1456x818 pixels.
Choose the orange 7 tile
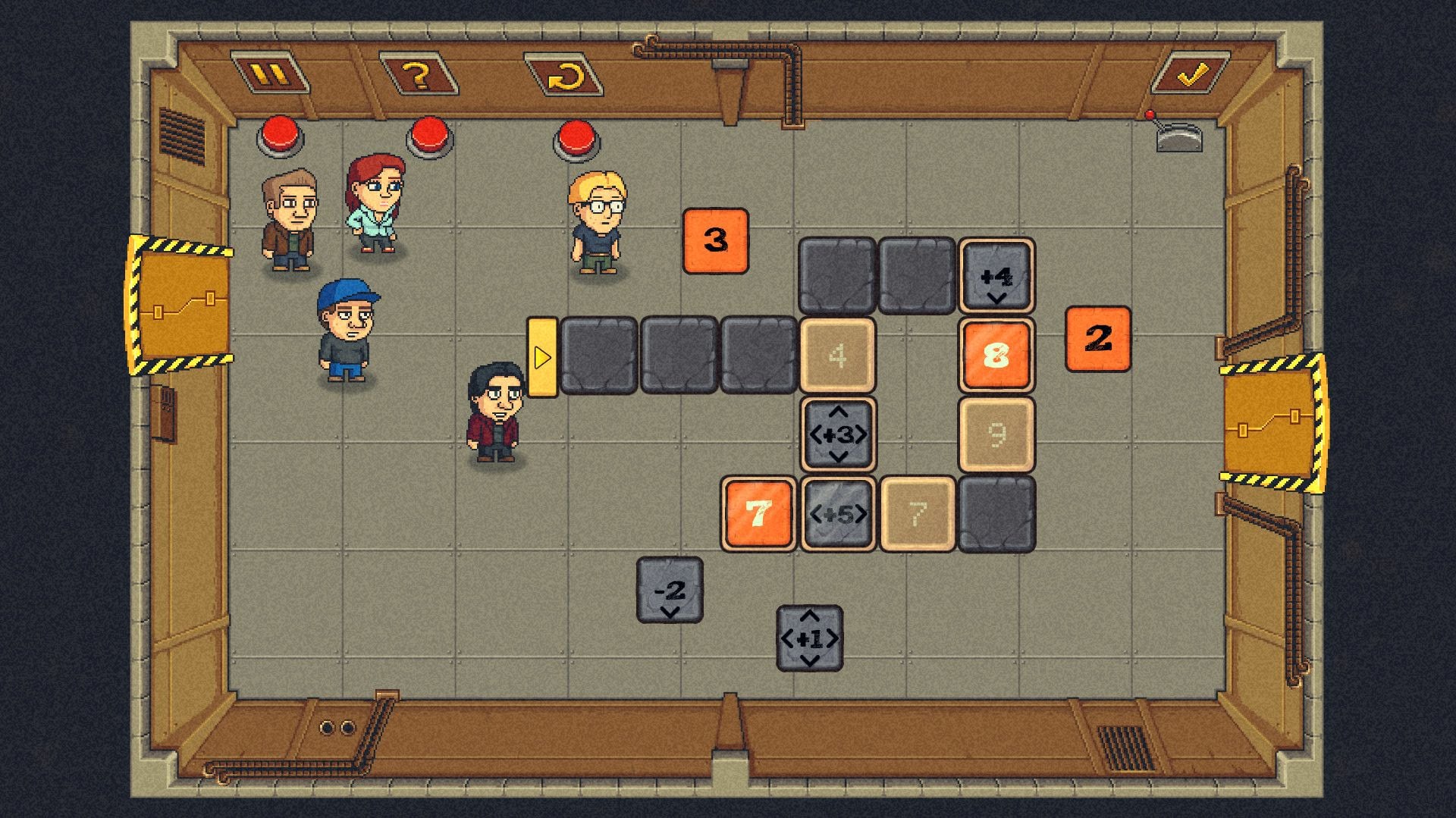pos(758,514)
